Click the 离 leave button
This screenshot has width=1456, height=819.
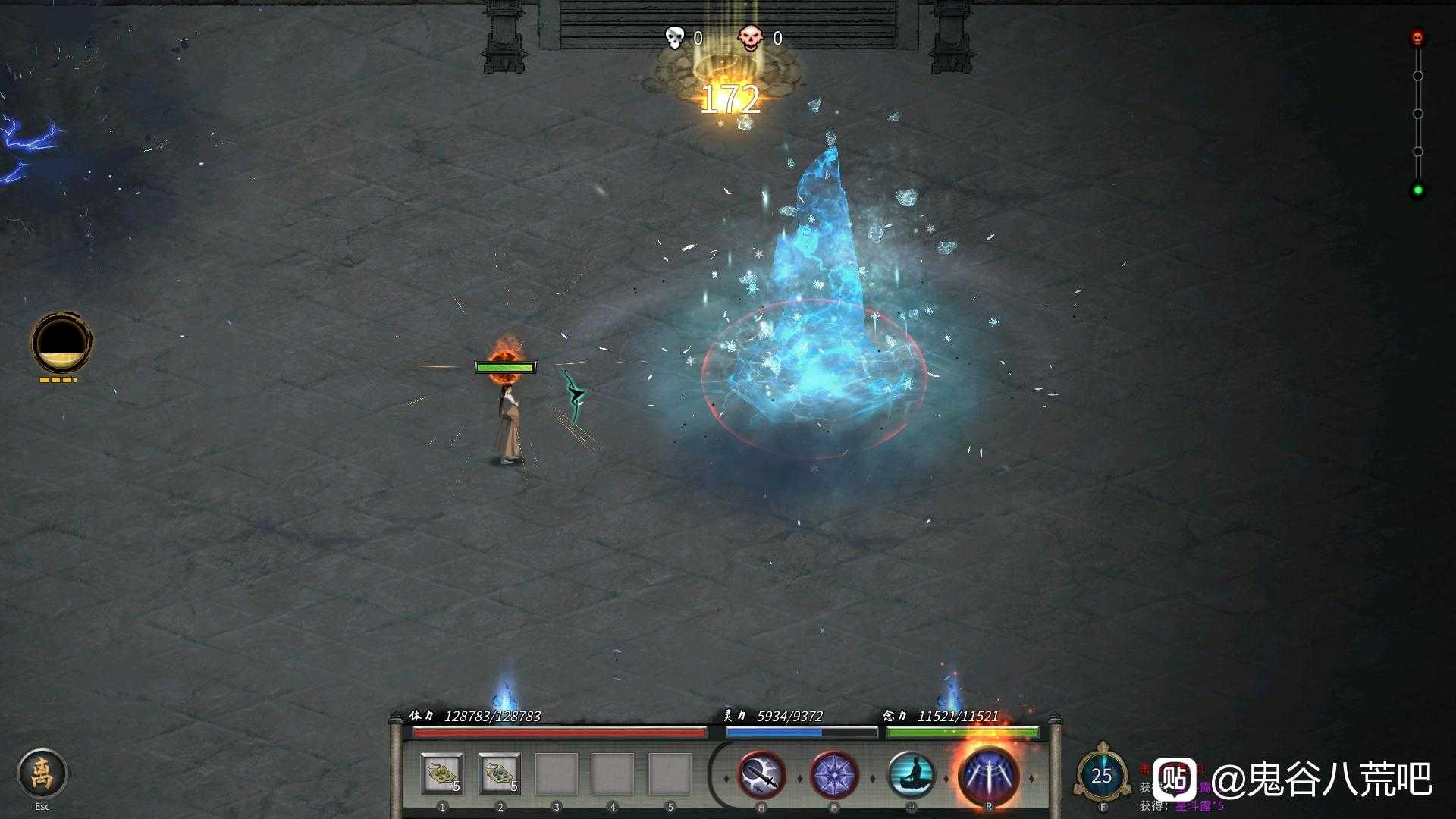[x=42, y=773]
